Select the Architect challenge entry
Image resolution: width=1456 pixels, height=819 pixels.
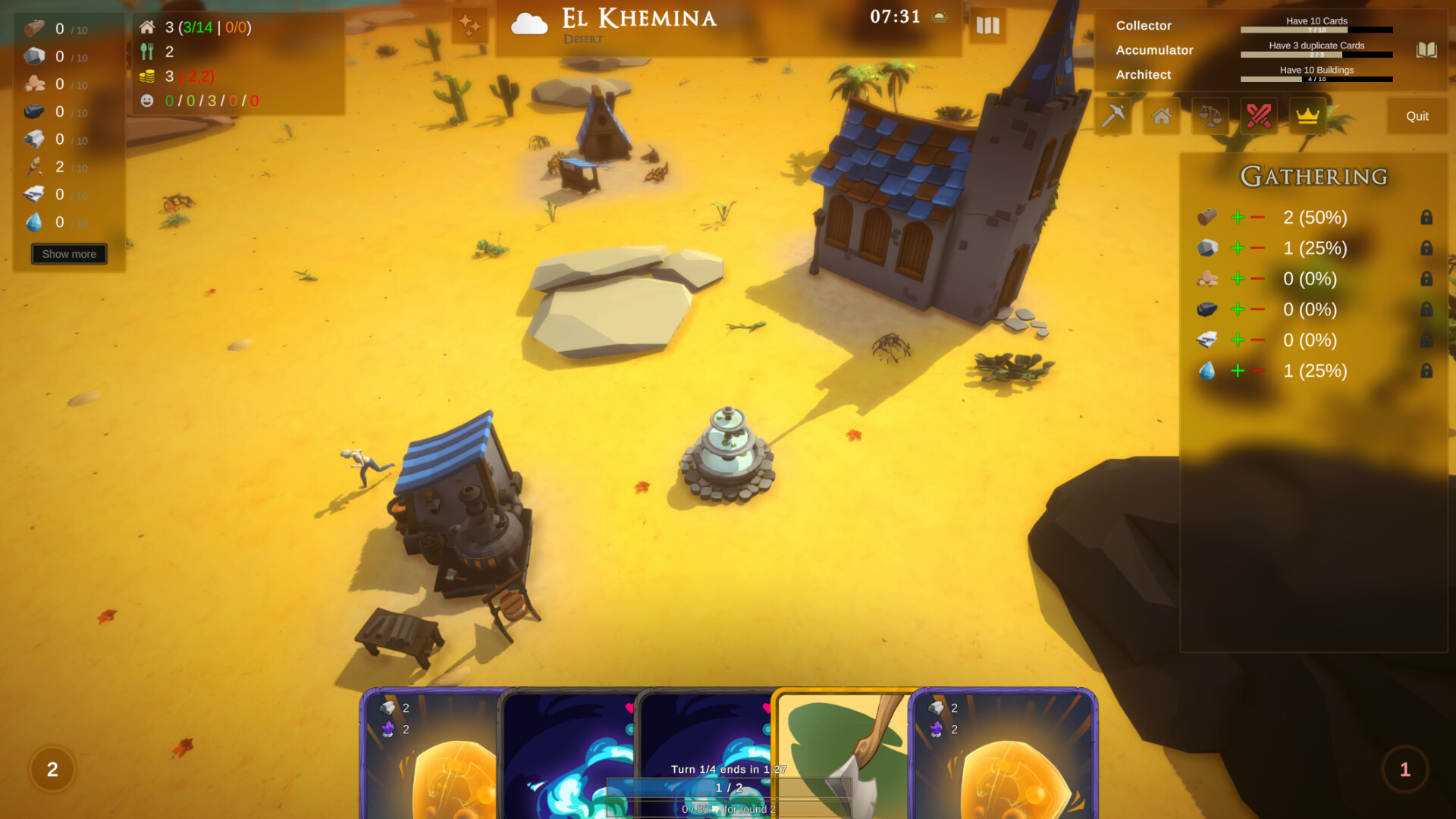(1144, 74)
